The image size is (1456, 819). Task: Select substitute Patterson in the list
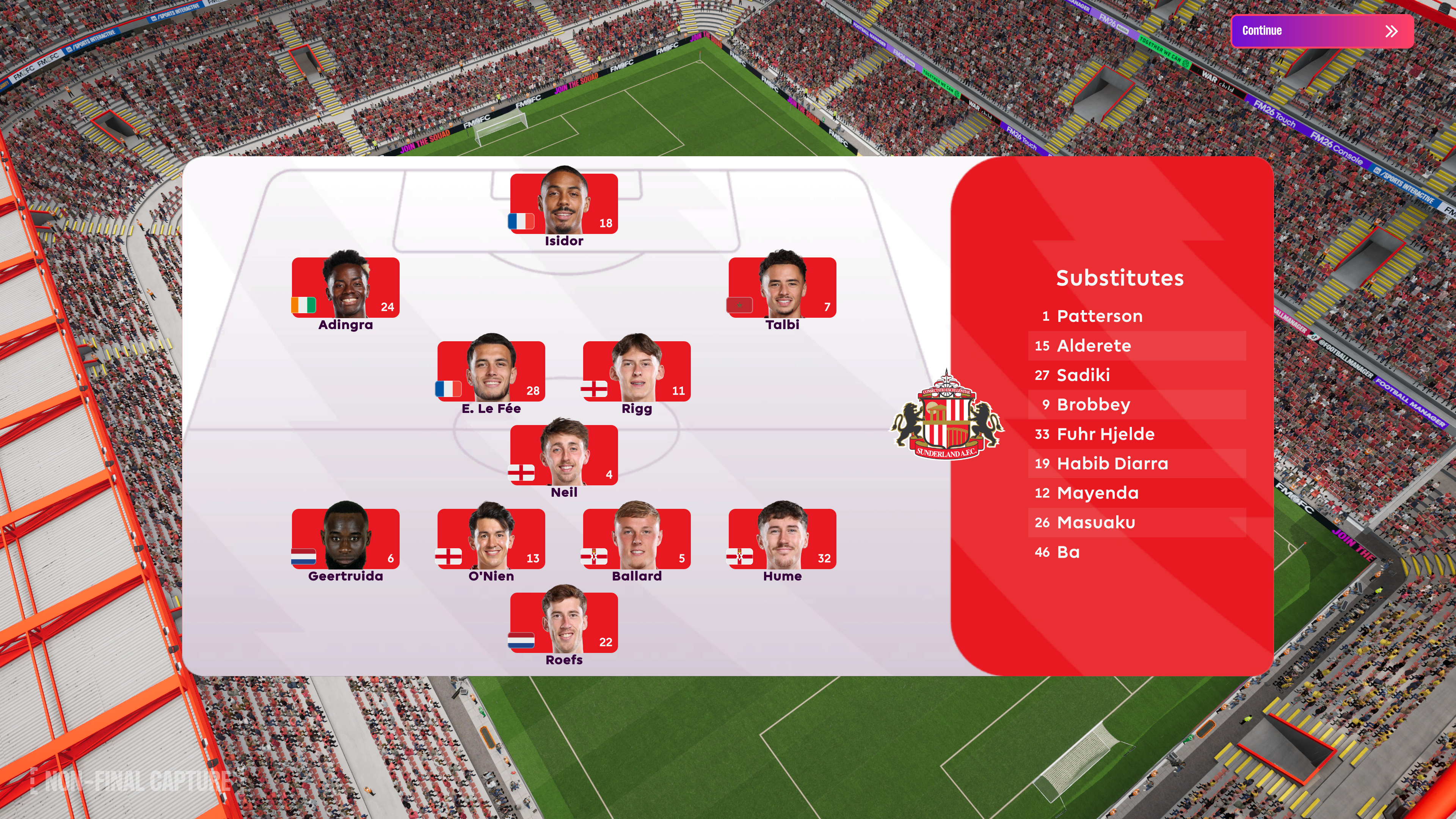1136,316
